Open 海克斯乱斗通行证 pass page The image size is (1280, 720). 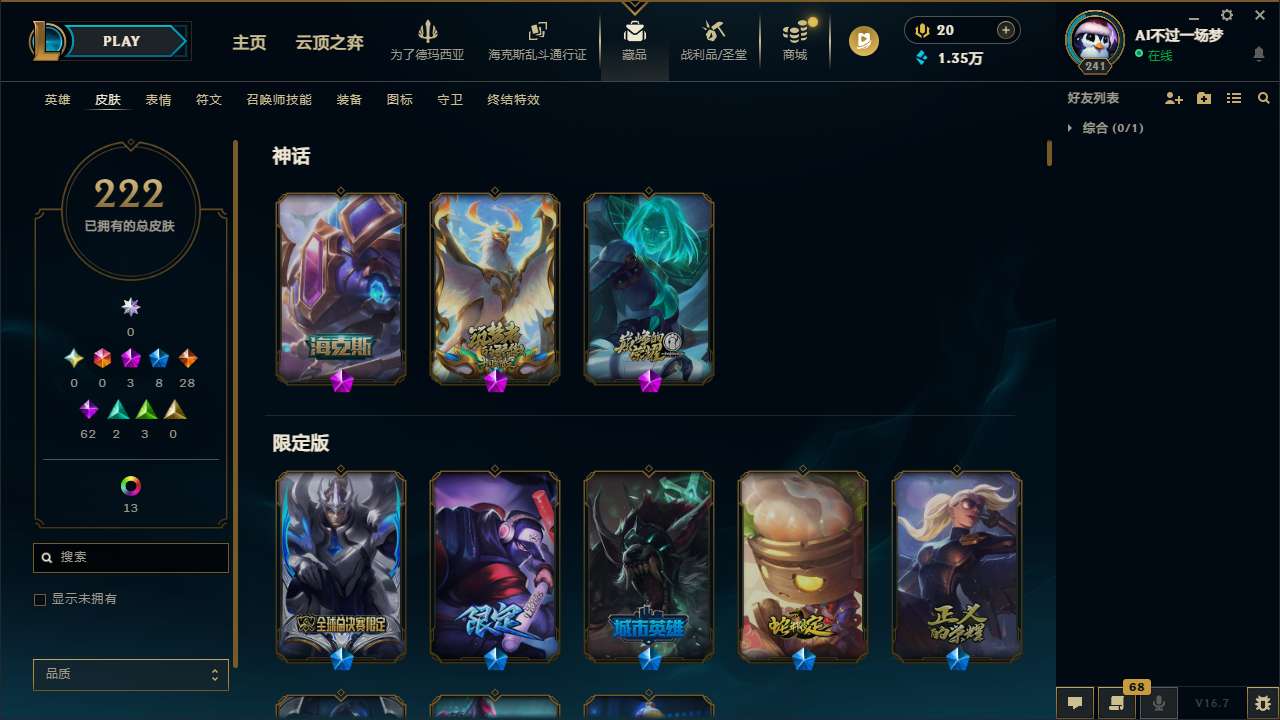pyautogui.click(x=537, y=40)
